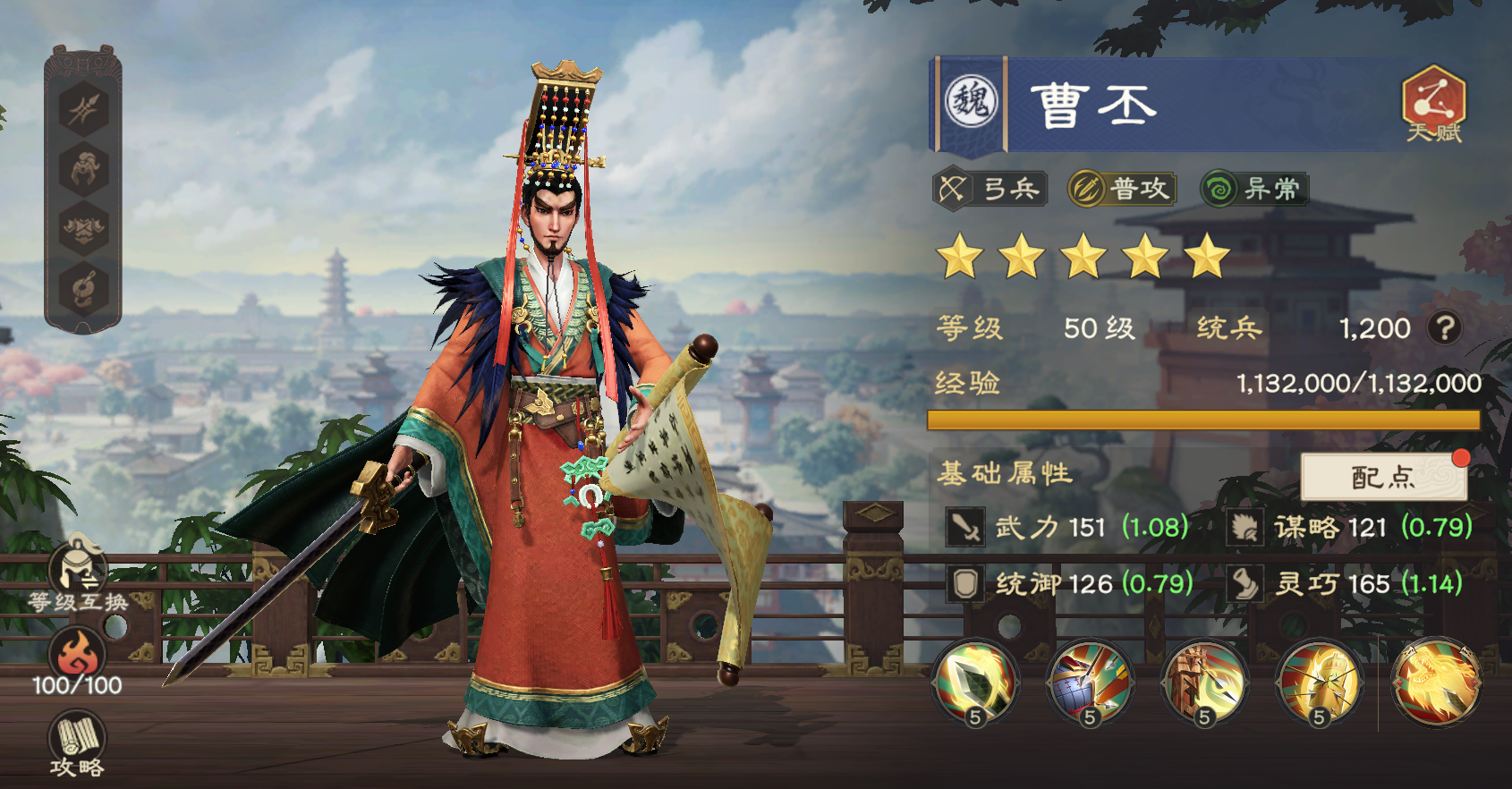View the glowing arrowhead skill
Viewport: 1512px width, 789px height.
coord(975,683)
